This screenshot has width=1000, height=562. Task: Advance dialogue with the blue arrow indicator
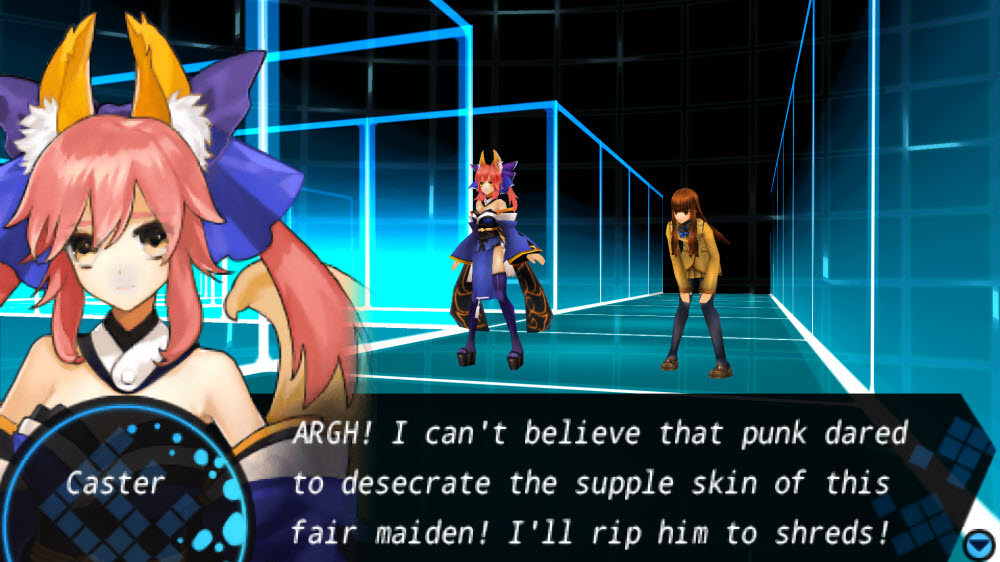(x=977, y=544)
